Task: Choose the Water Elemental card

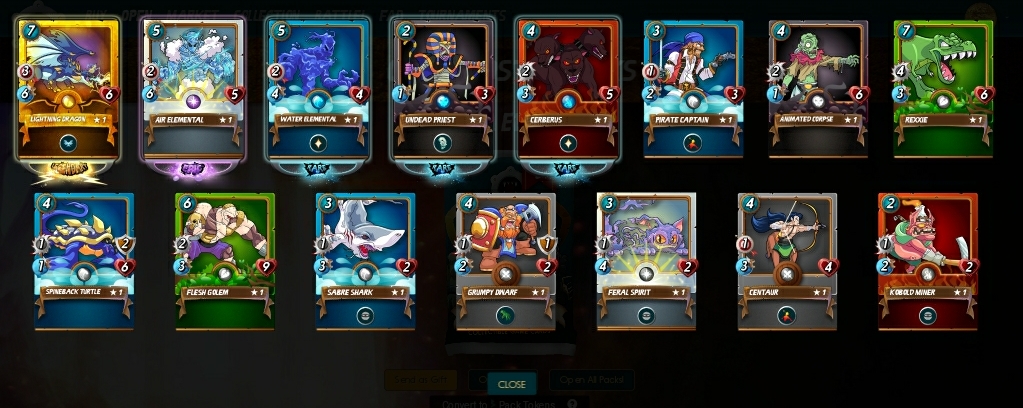Action: coord(320,90)
